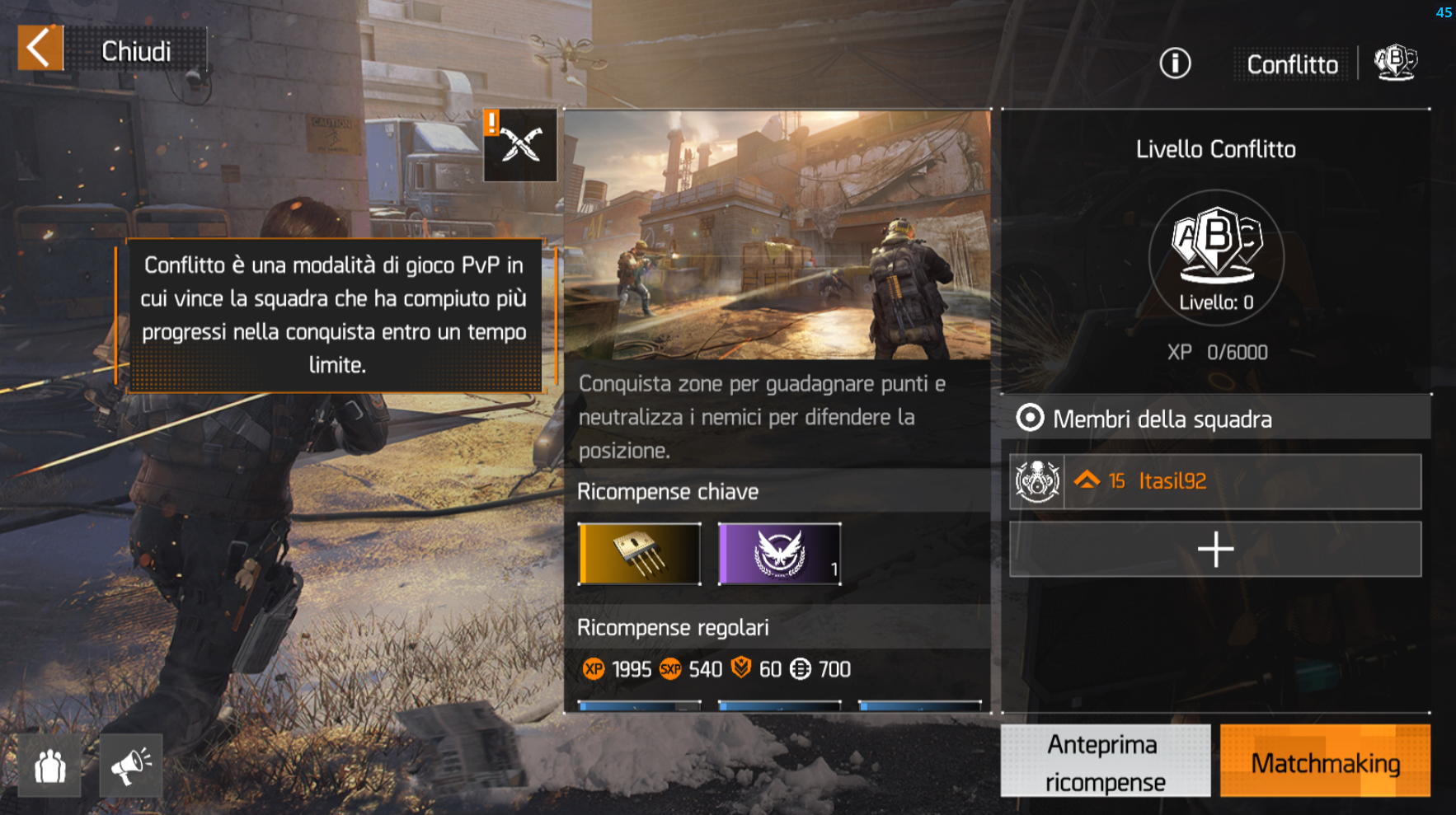Viewport: 1456px width, 815px height.
Task: Select the Membri della squadra radio button
Action: [x=1030, y=419]
